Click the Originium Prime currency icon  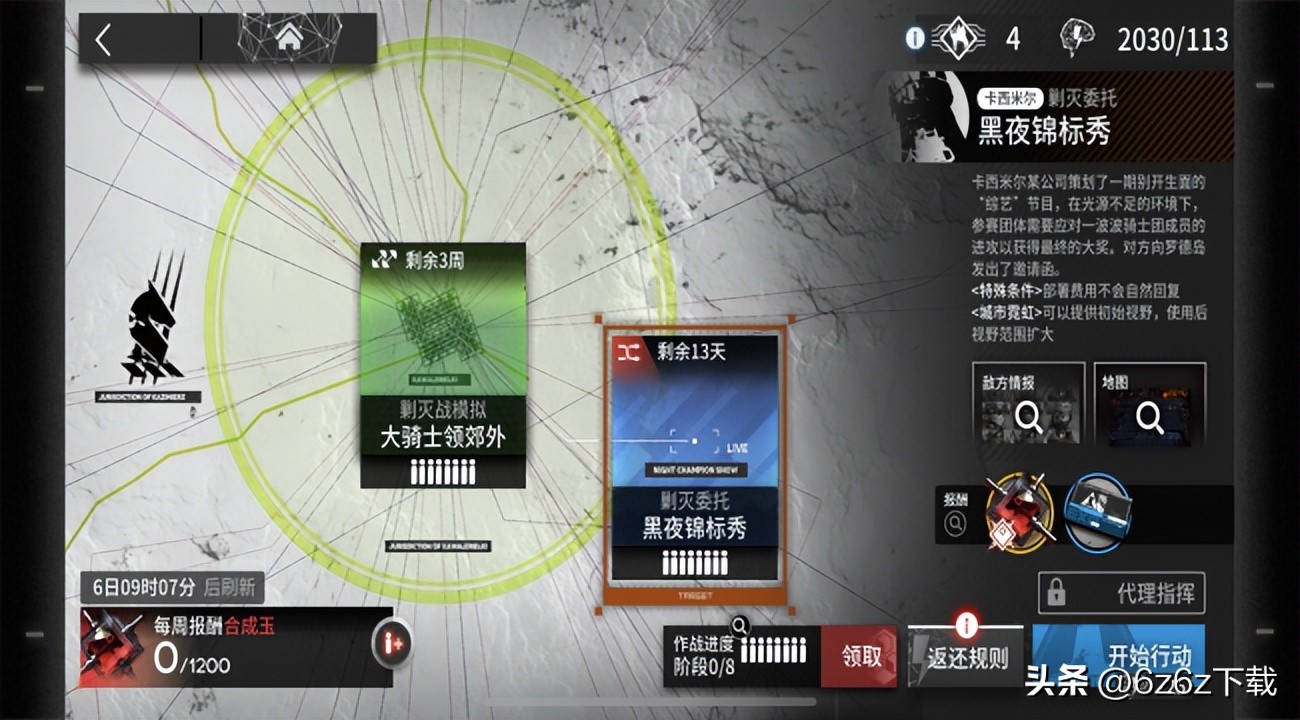coord(957,37)
